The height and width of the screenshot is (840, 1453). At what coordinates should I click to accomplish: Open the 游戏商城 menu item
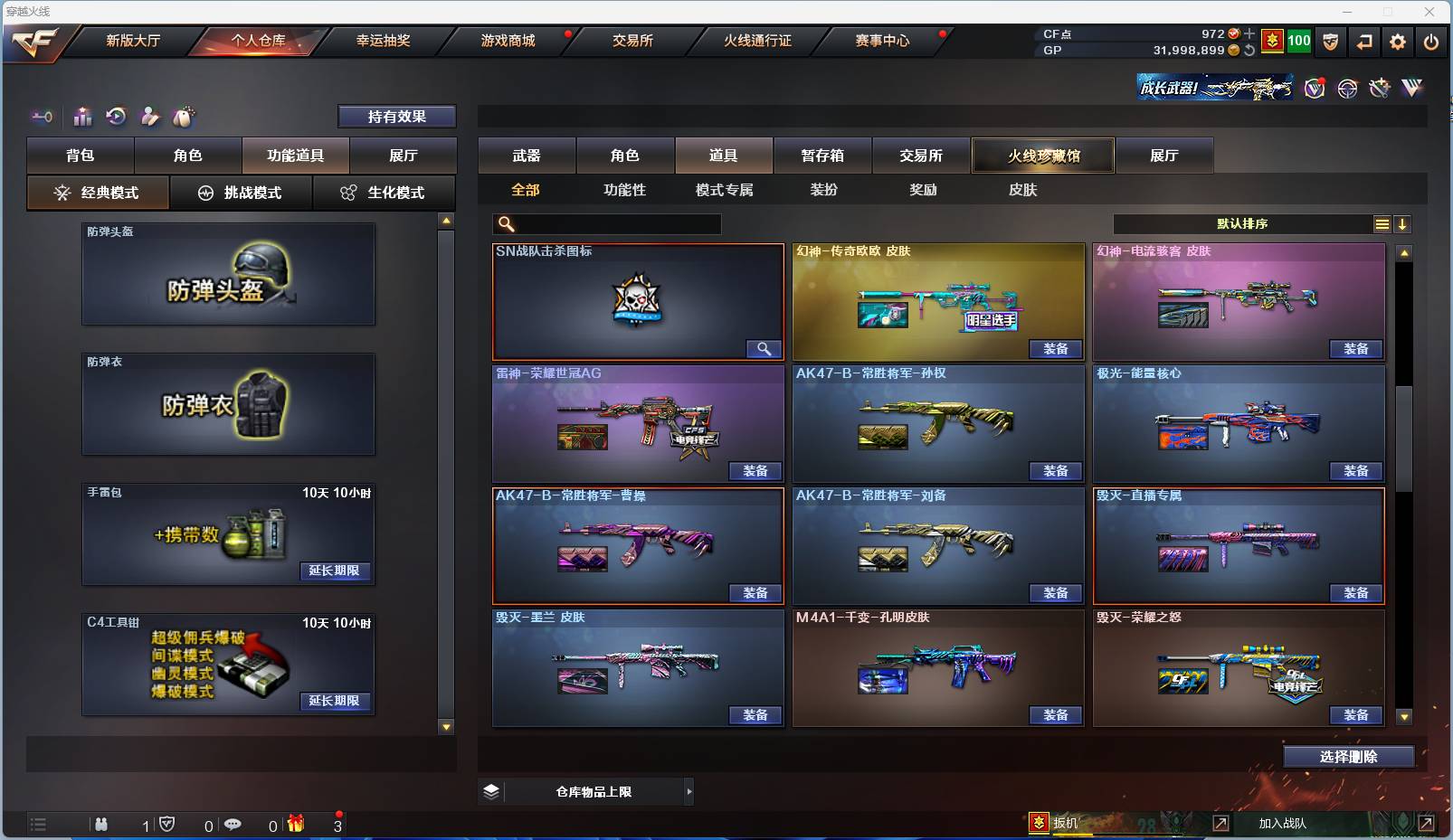click(507, 41)
